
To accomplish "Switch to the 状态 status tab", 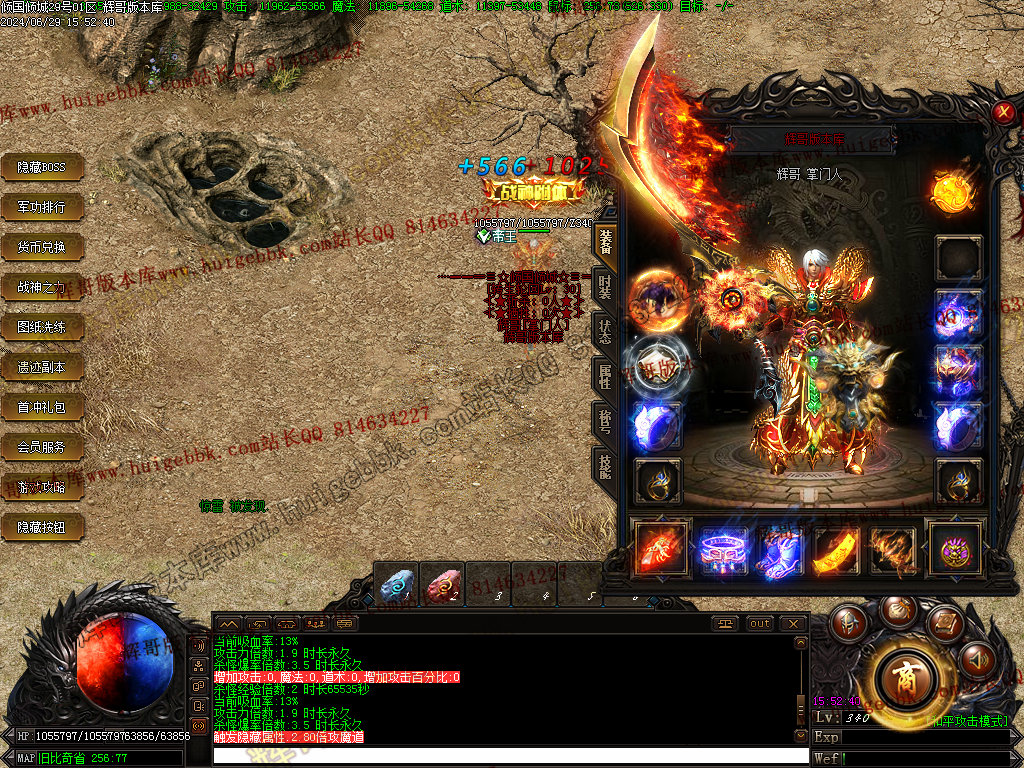I will coord(605,330).
